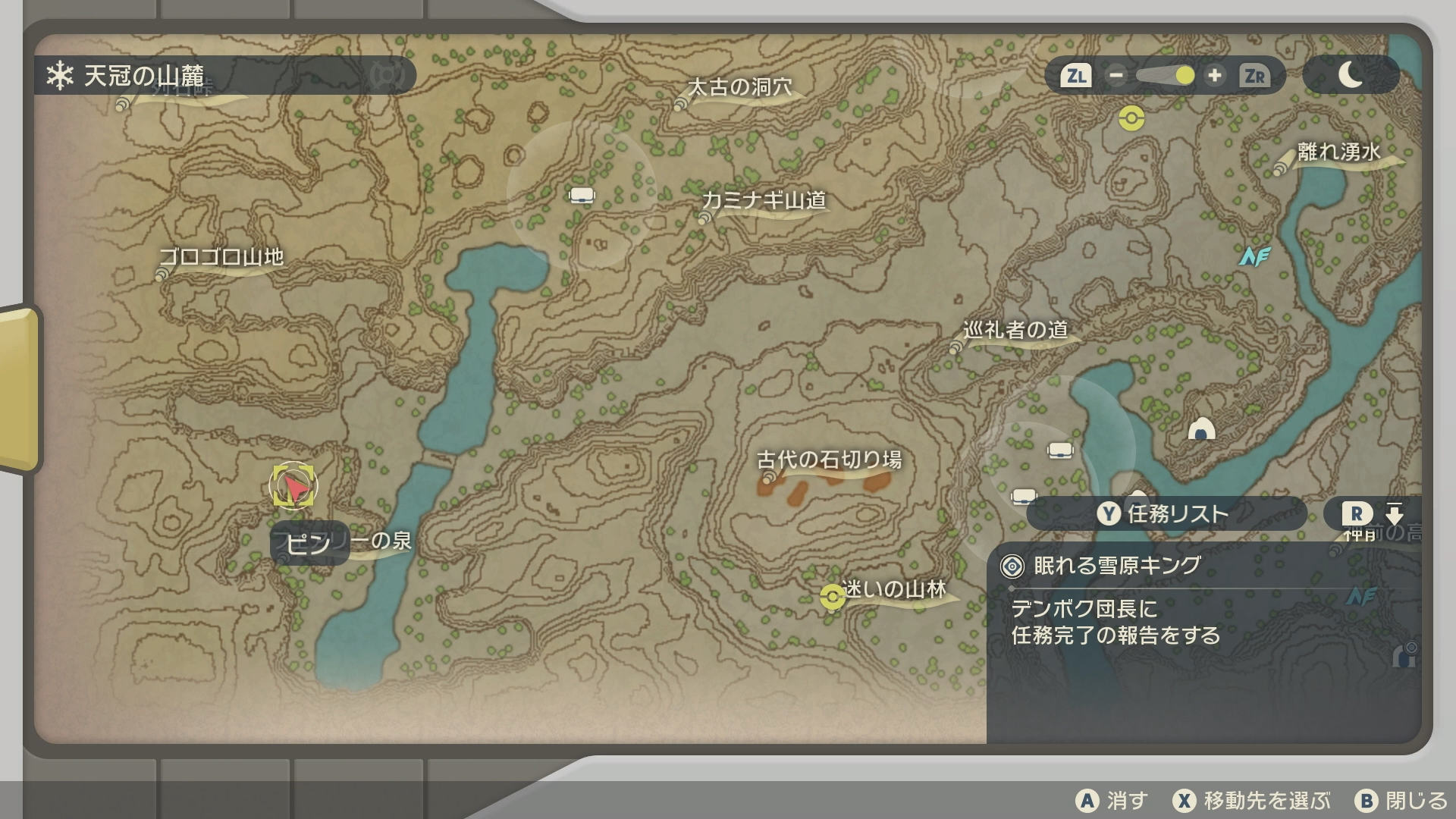Click the ピン pin label

[x=309, y=544]
